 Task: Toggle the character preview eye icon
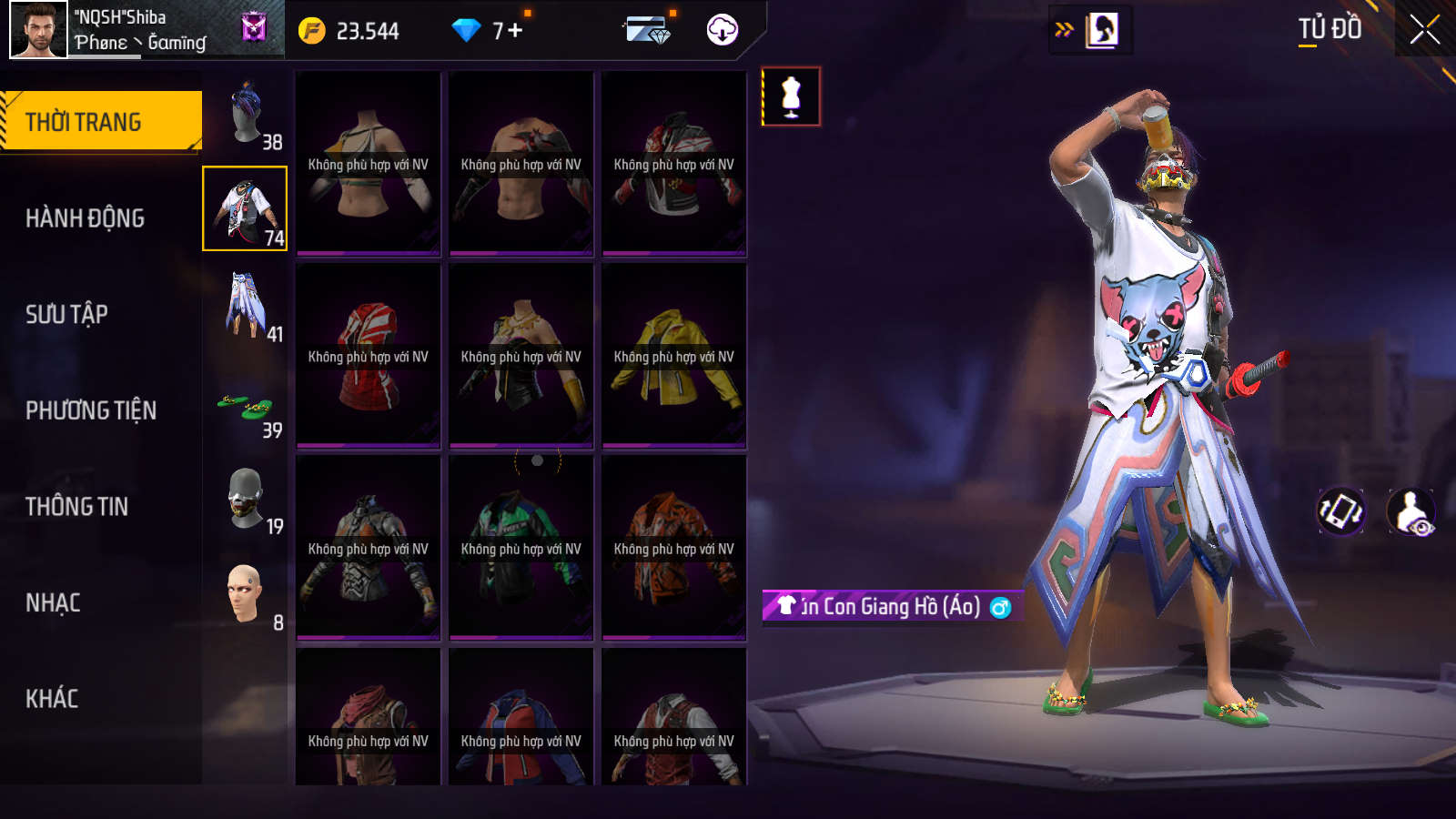(x=1410, y=513)
